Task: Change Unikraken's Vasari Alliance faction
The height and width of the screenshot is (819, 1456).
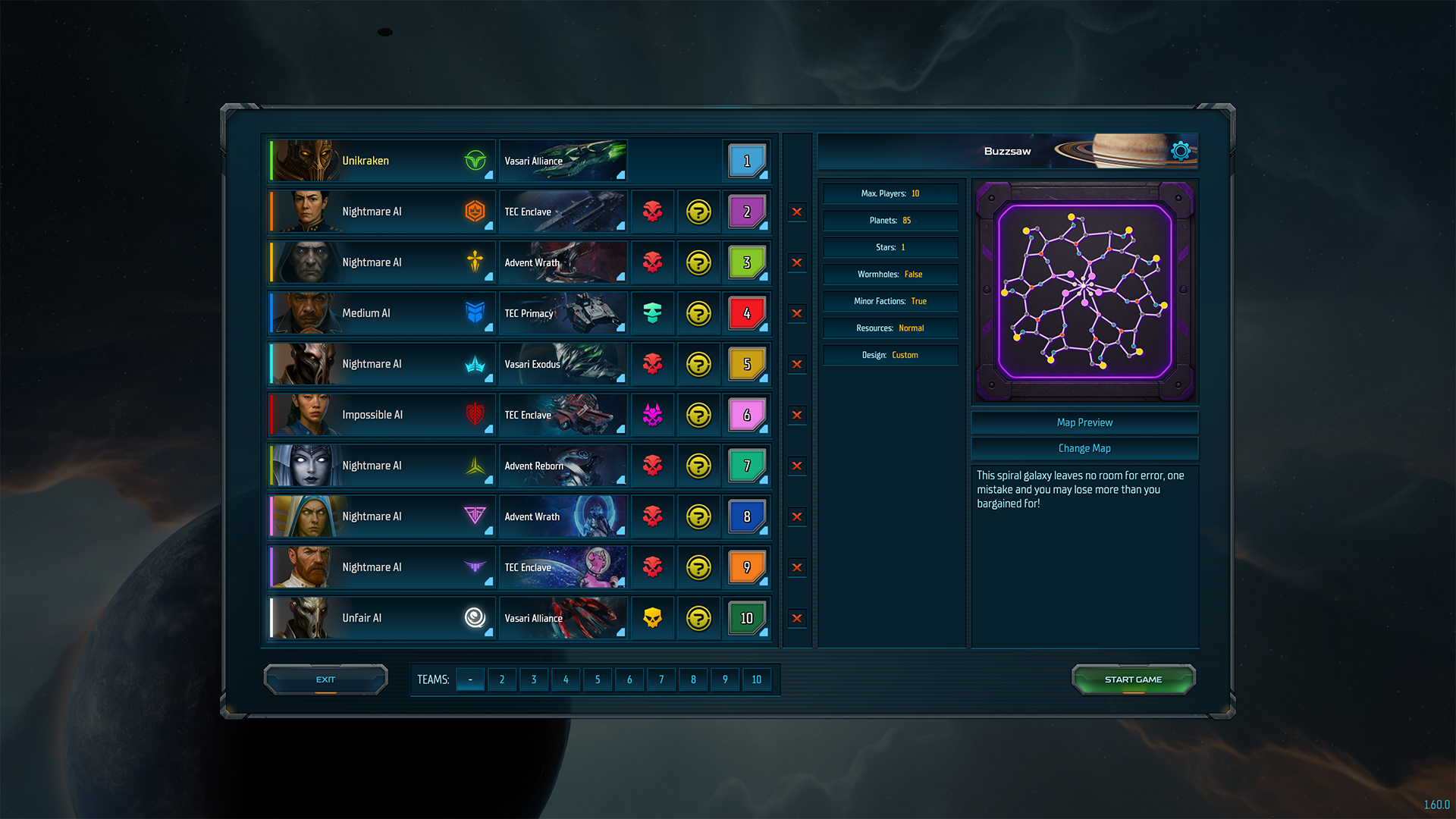Action: [x=563, y=161]
